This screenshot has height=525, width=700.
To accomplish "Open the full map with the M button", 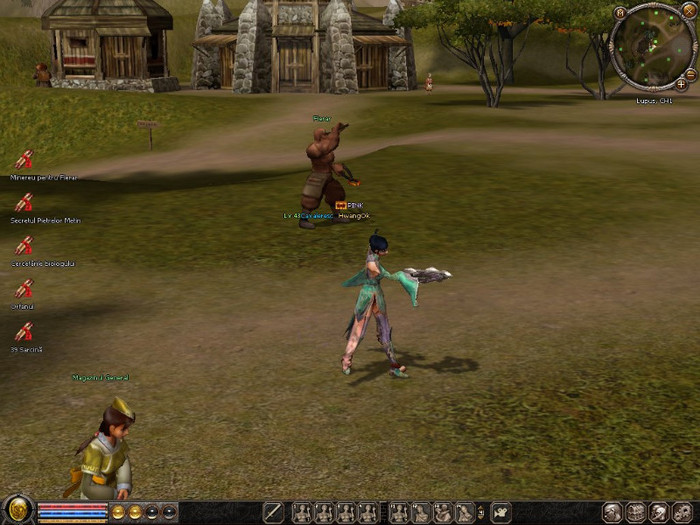I will [x=620, y=12].
